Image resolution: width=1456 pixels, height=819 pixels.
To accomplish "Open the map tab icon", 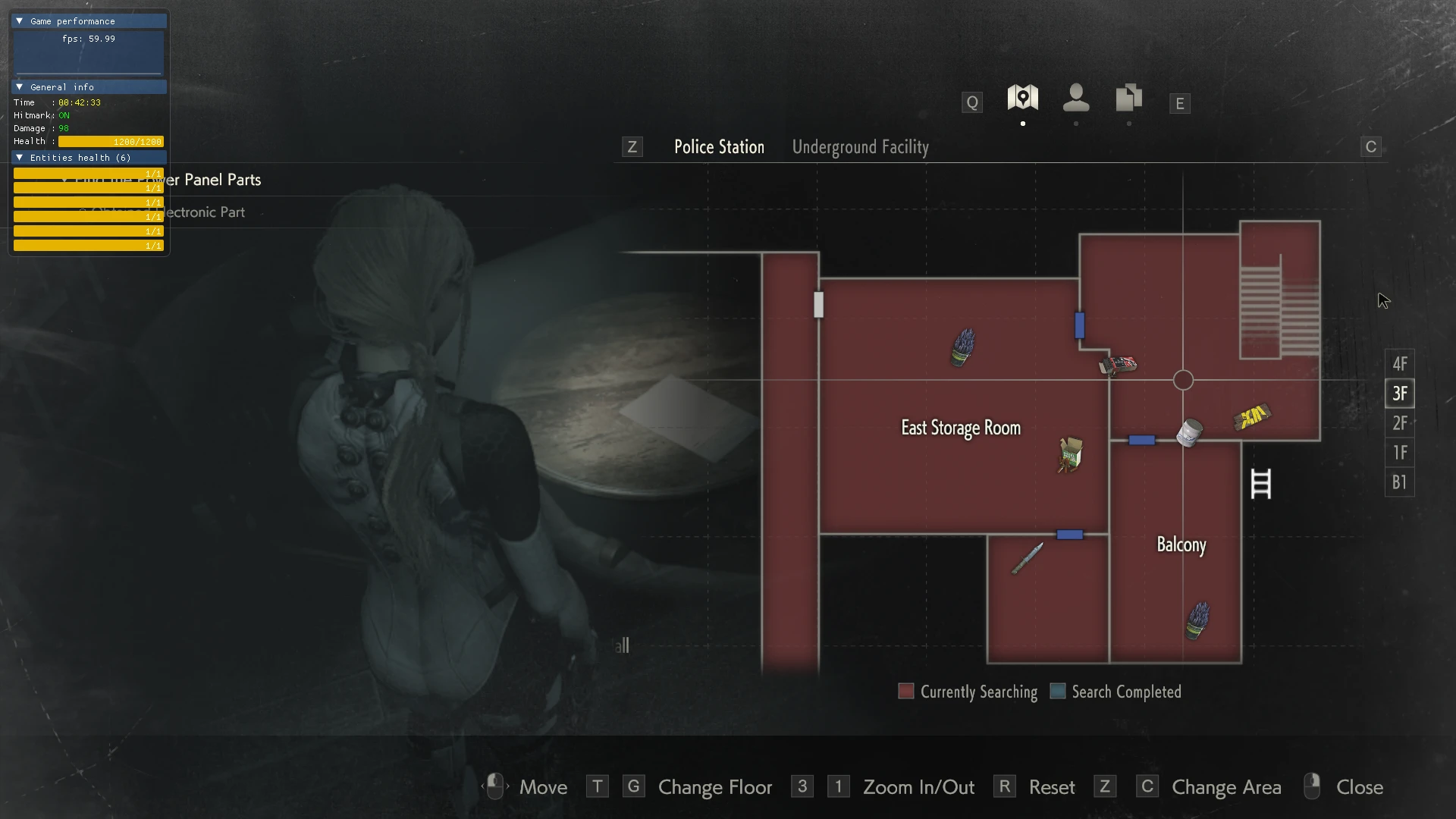I will point(1022,98).
